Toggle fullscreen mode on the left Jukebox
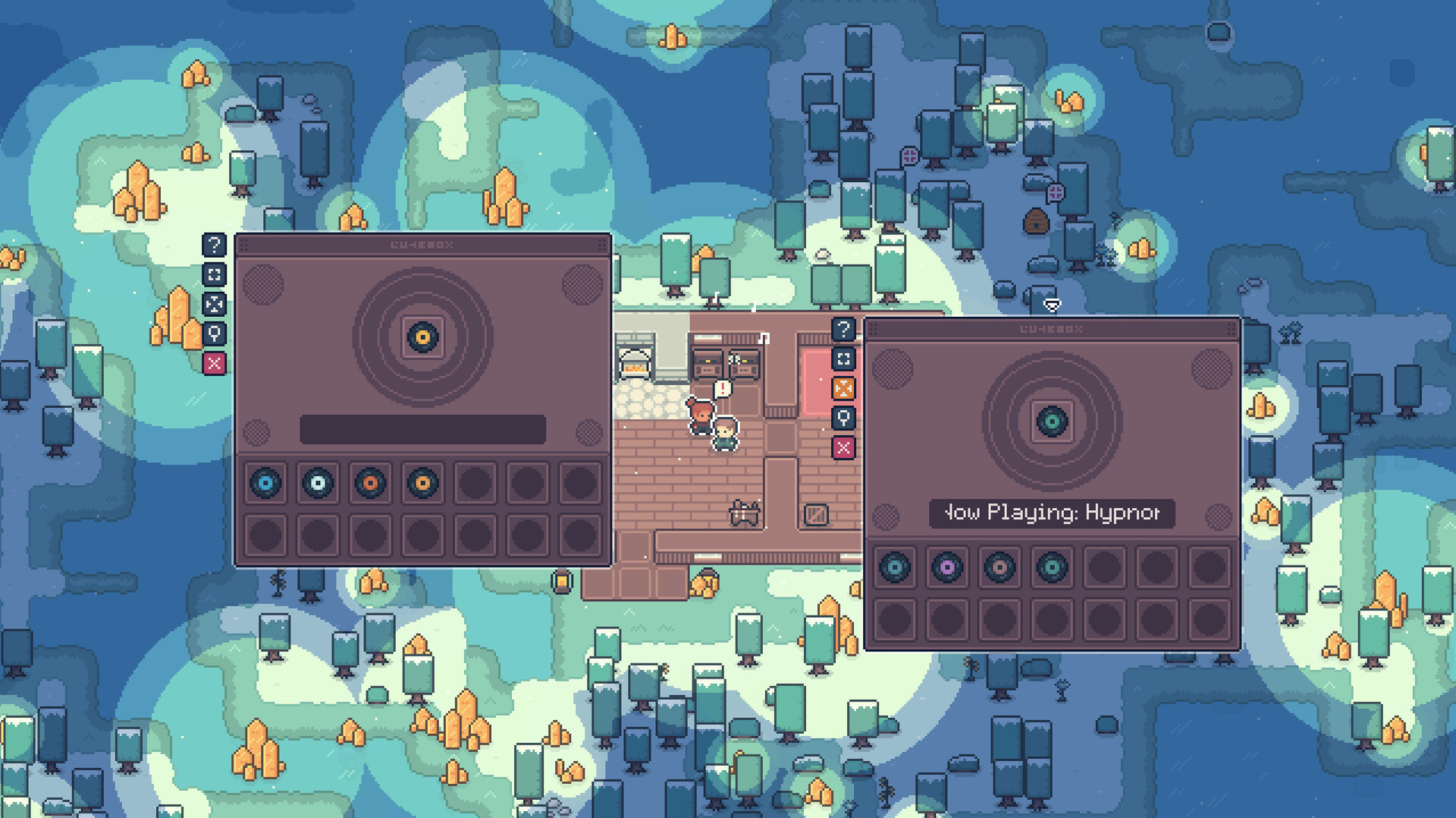The width and height of the screenshot is (1456, 818). pos(213,274)
